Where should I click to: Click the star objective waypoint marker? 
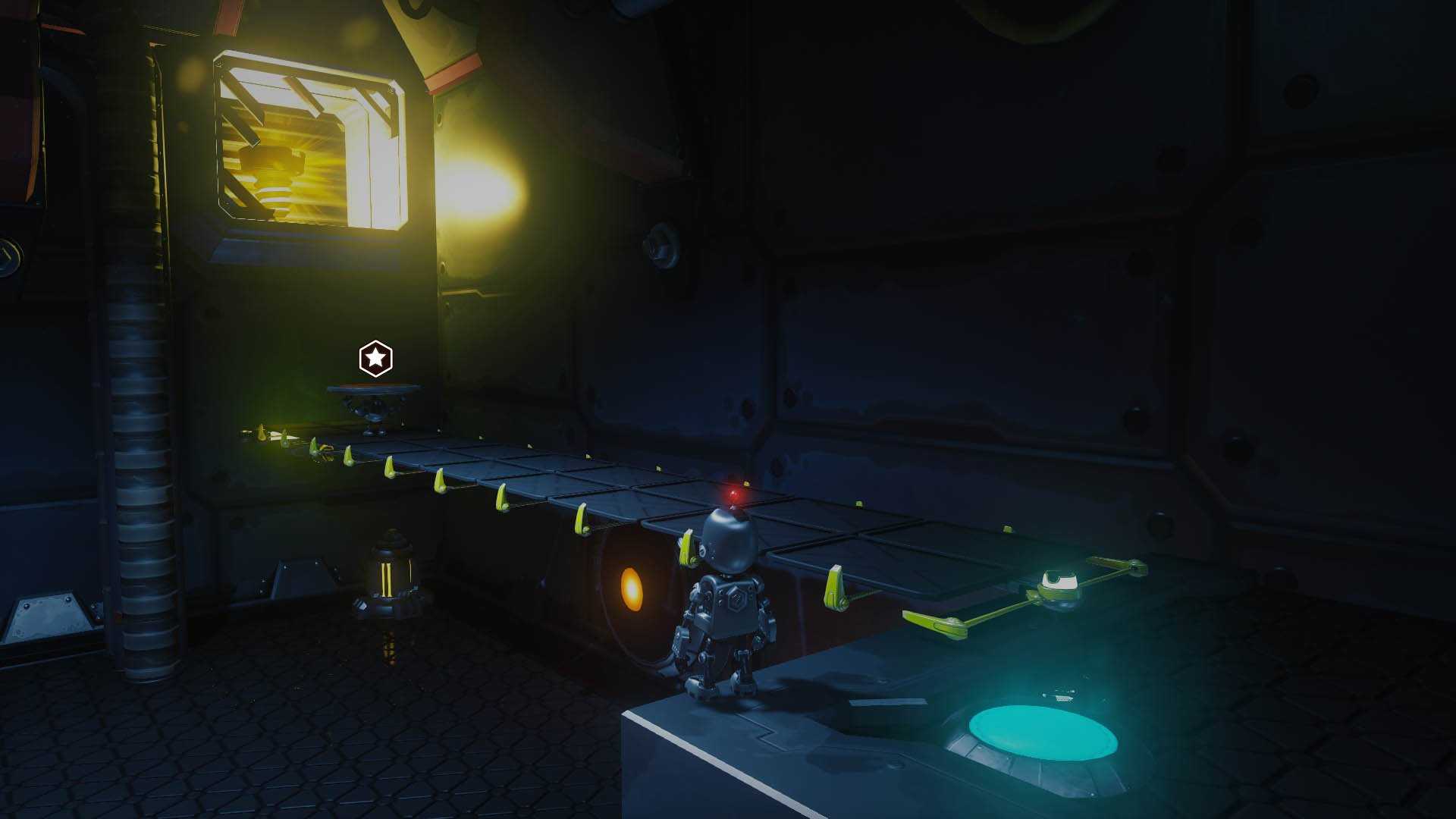pos(375,358)
